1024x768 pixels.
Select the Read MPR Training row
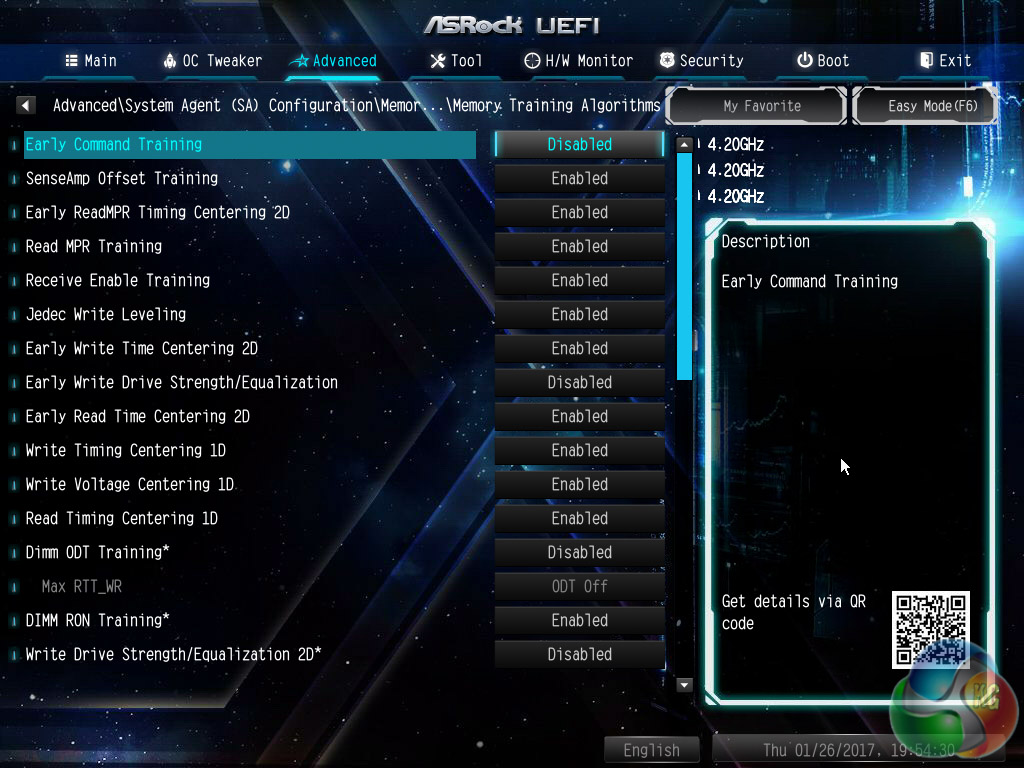pyautogui.click(x=94, y=246)
